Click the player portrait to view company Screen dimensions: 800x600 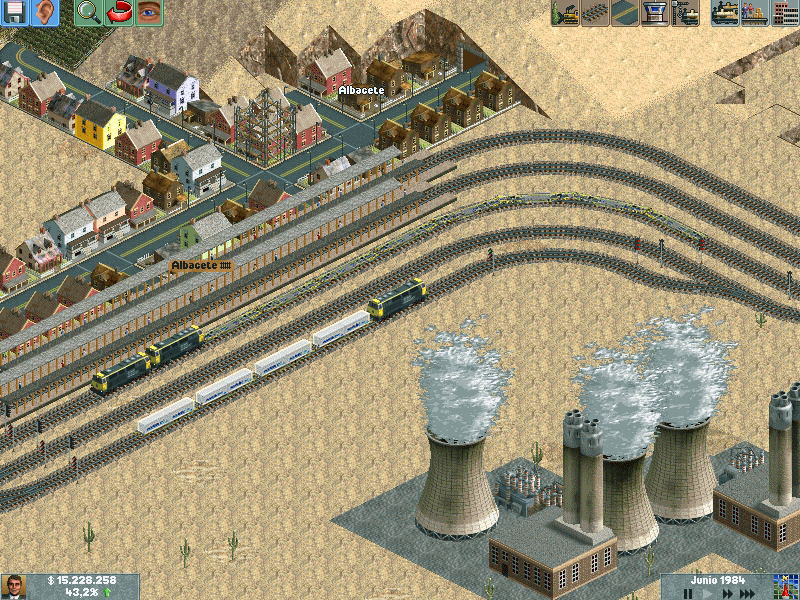pyautogui.click(x=14, y=587)
